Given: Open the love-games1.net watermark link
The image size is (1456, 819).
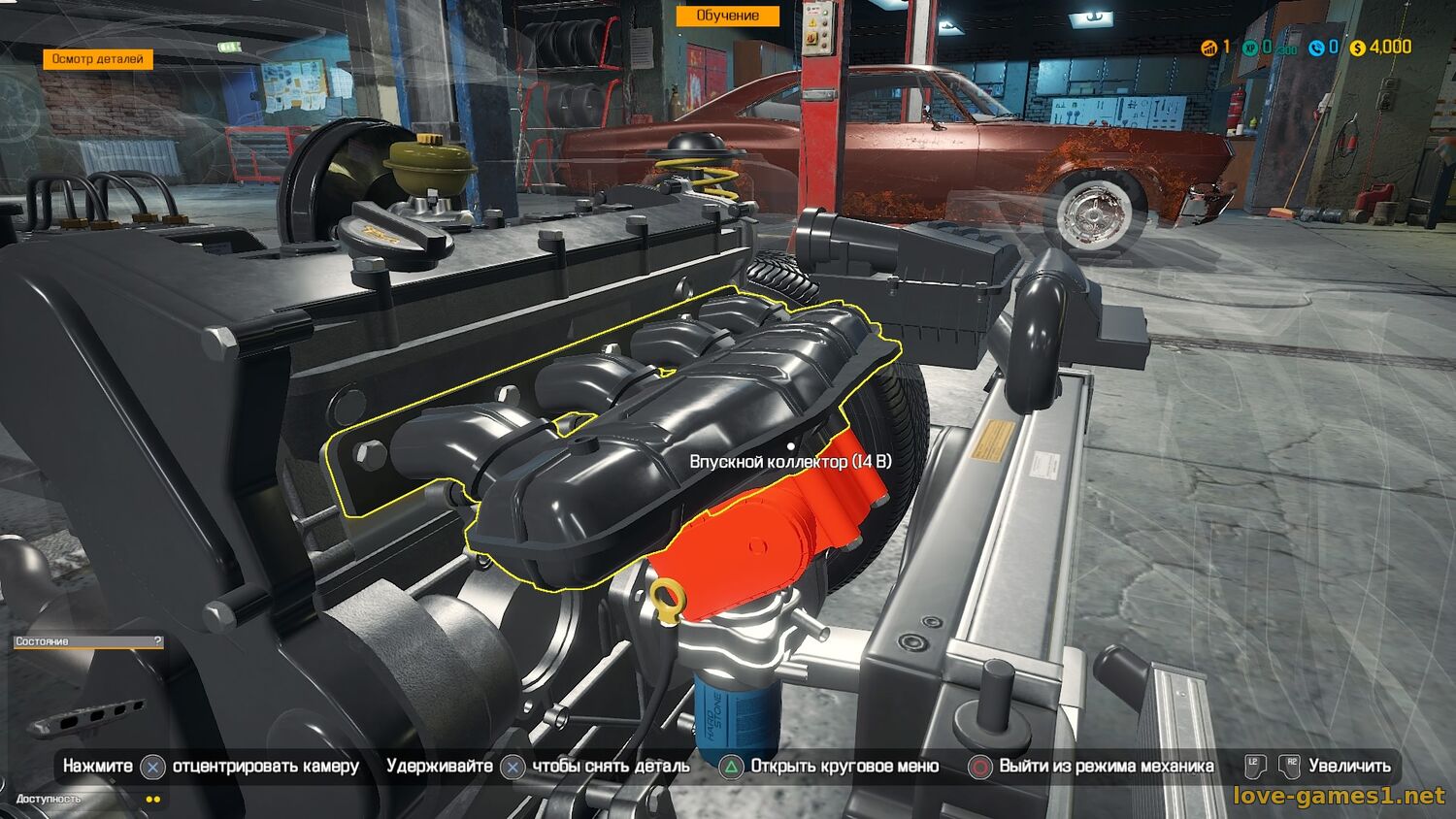Looking at the screenshot, I should point(1339,796).
